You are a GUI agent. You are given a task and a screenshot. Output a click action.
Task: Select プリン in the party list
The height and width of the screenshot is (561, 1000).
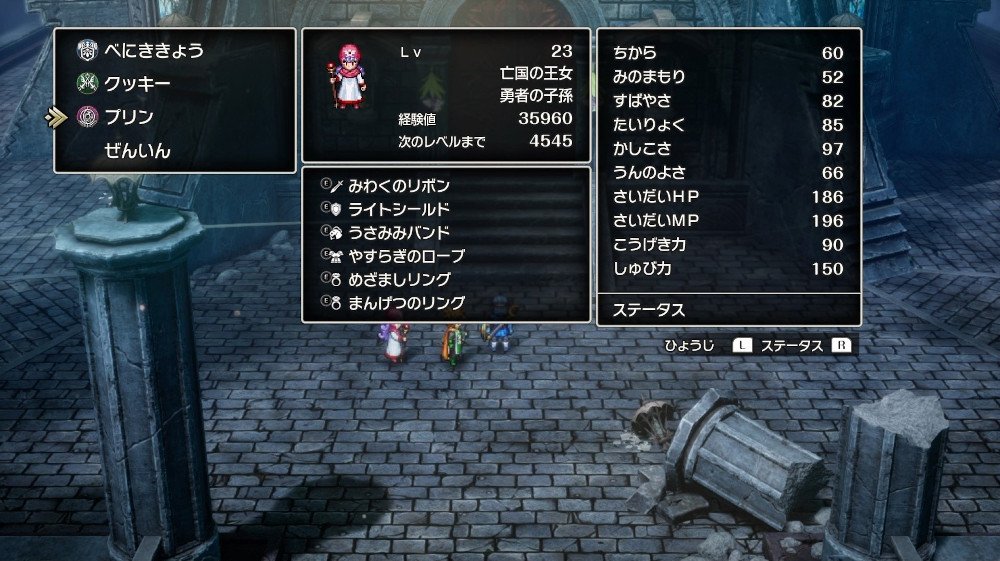pos(129,117)
